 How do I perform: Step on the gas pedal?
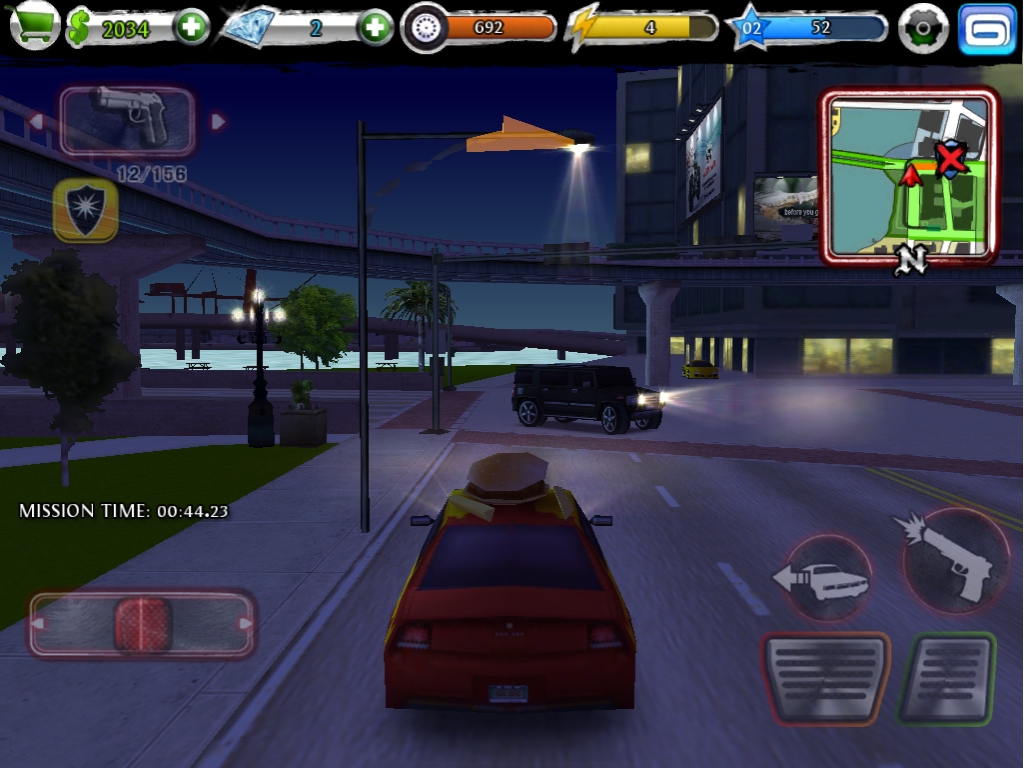(x=946, y=678)
